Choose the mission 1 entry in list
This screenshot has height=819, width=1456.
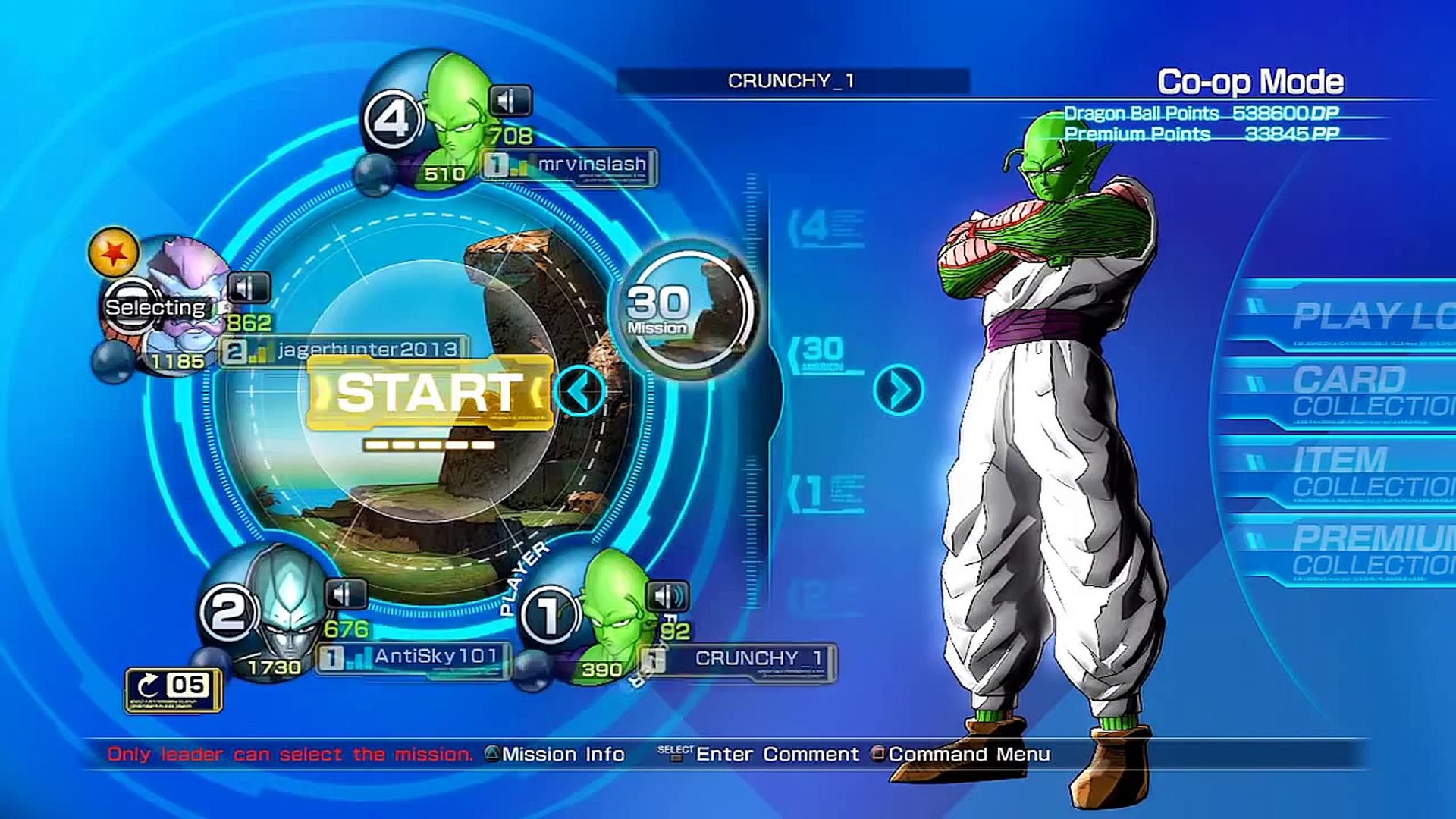point(827,494)
